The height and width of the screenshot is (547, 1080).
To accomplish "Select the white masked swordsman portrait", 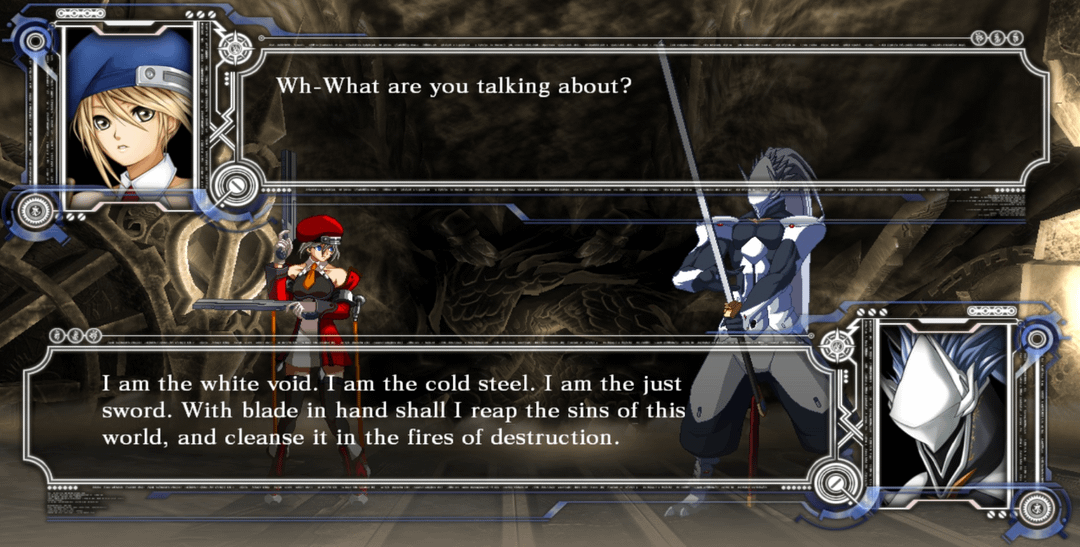I will click(x=946, y=410).
